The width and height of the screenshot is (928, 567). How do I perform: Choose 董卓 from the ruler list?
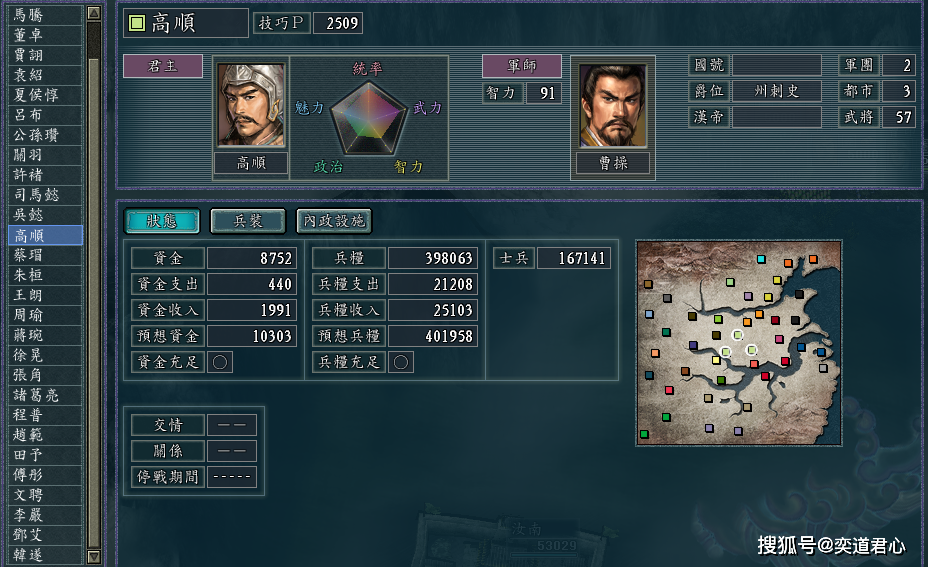(x=41, y=35)
